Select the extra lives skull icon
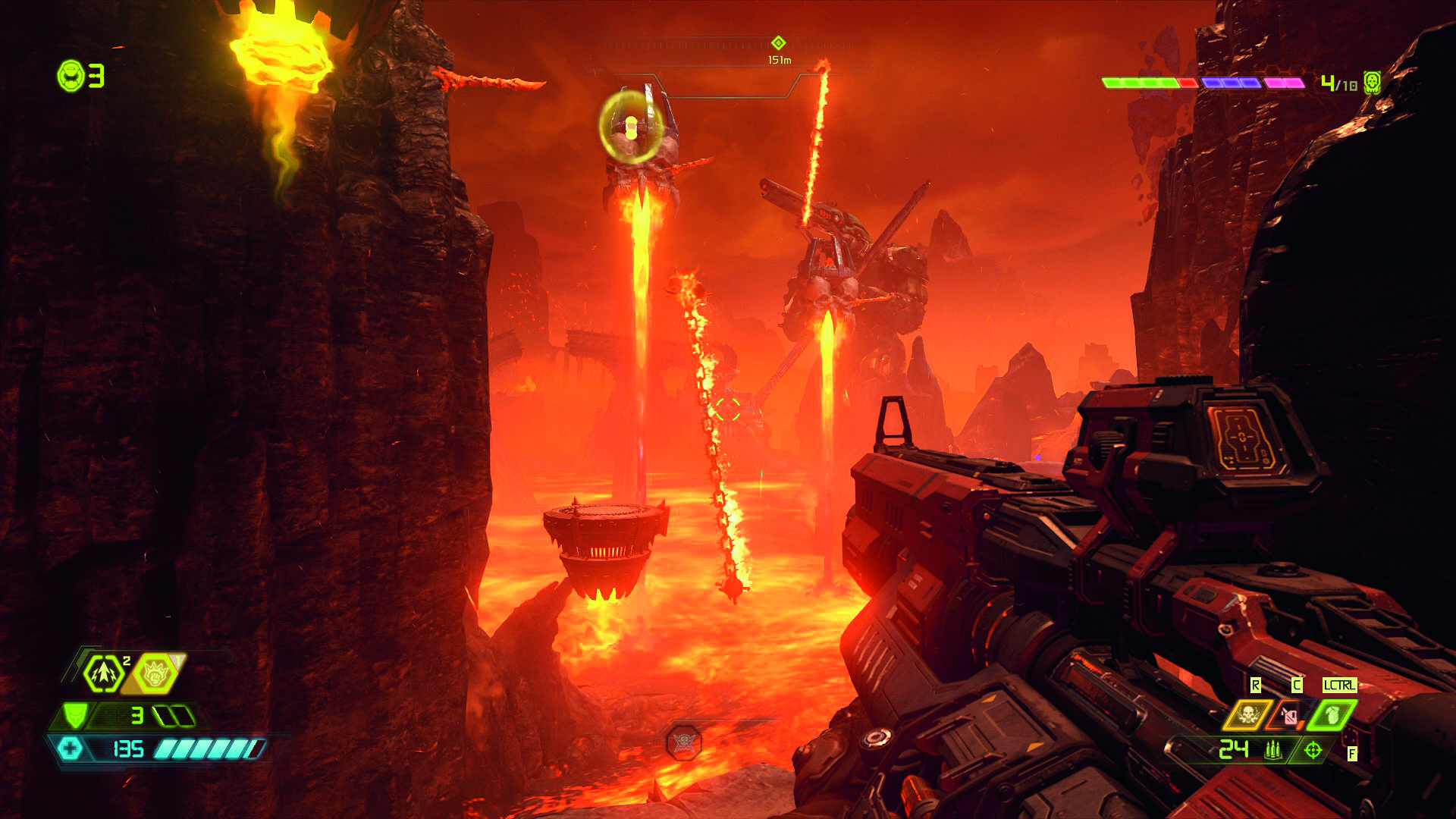 tap(70, 74)
